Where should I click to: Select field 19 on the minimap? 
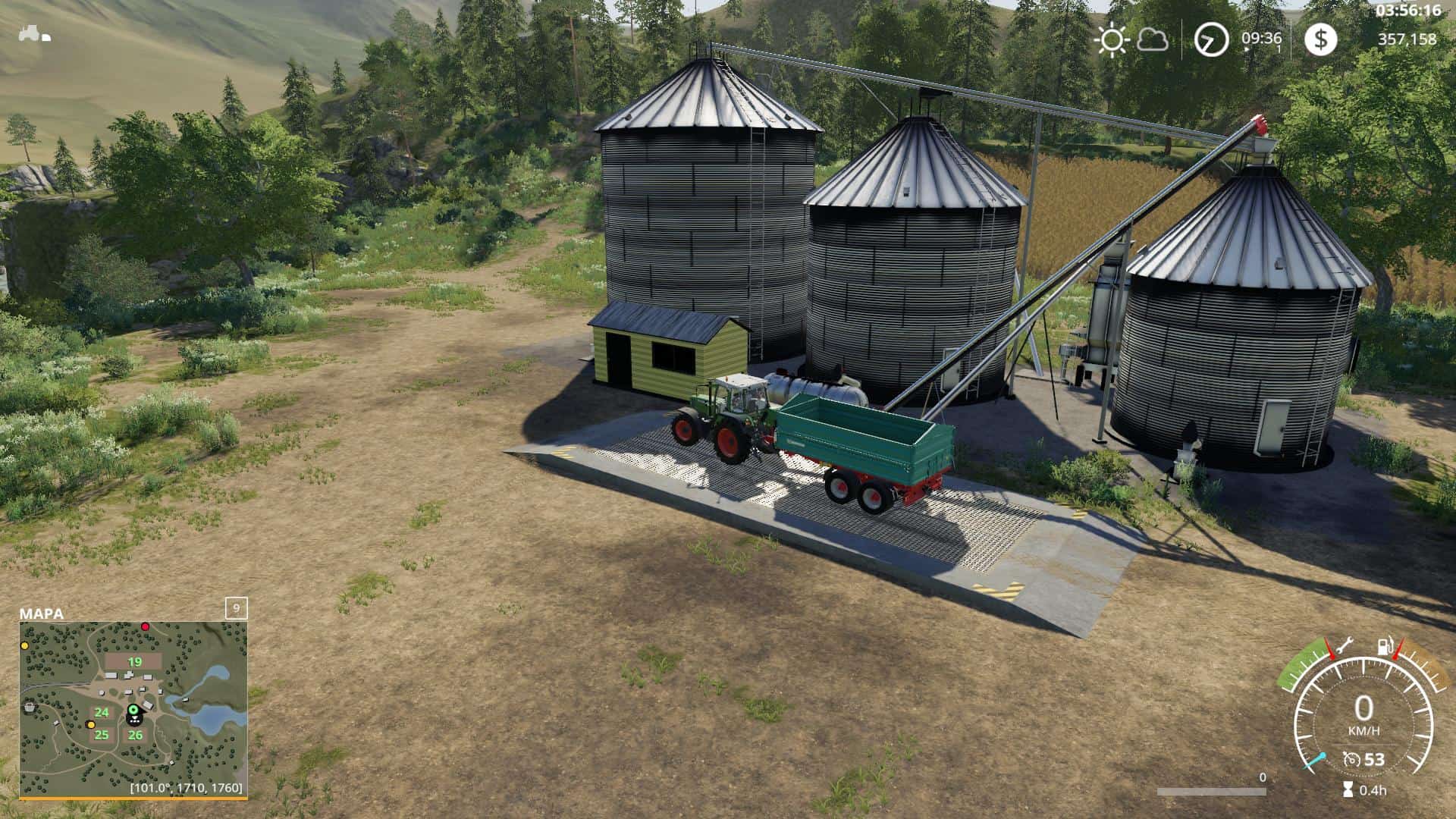(134, 662)
